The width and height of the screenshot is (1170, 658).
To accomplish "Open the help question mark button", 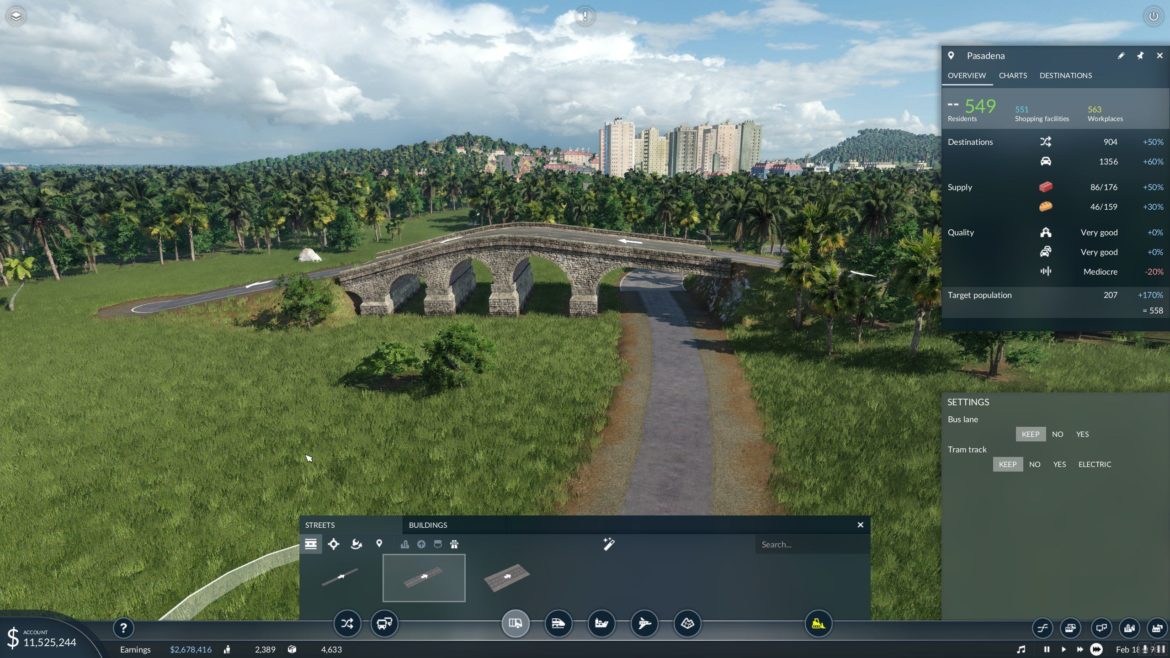I will [x=123, y=628].
